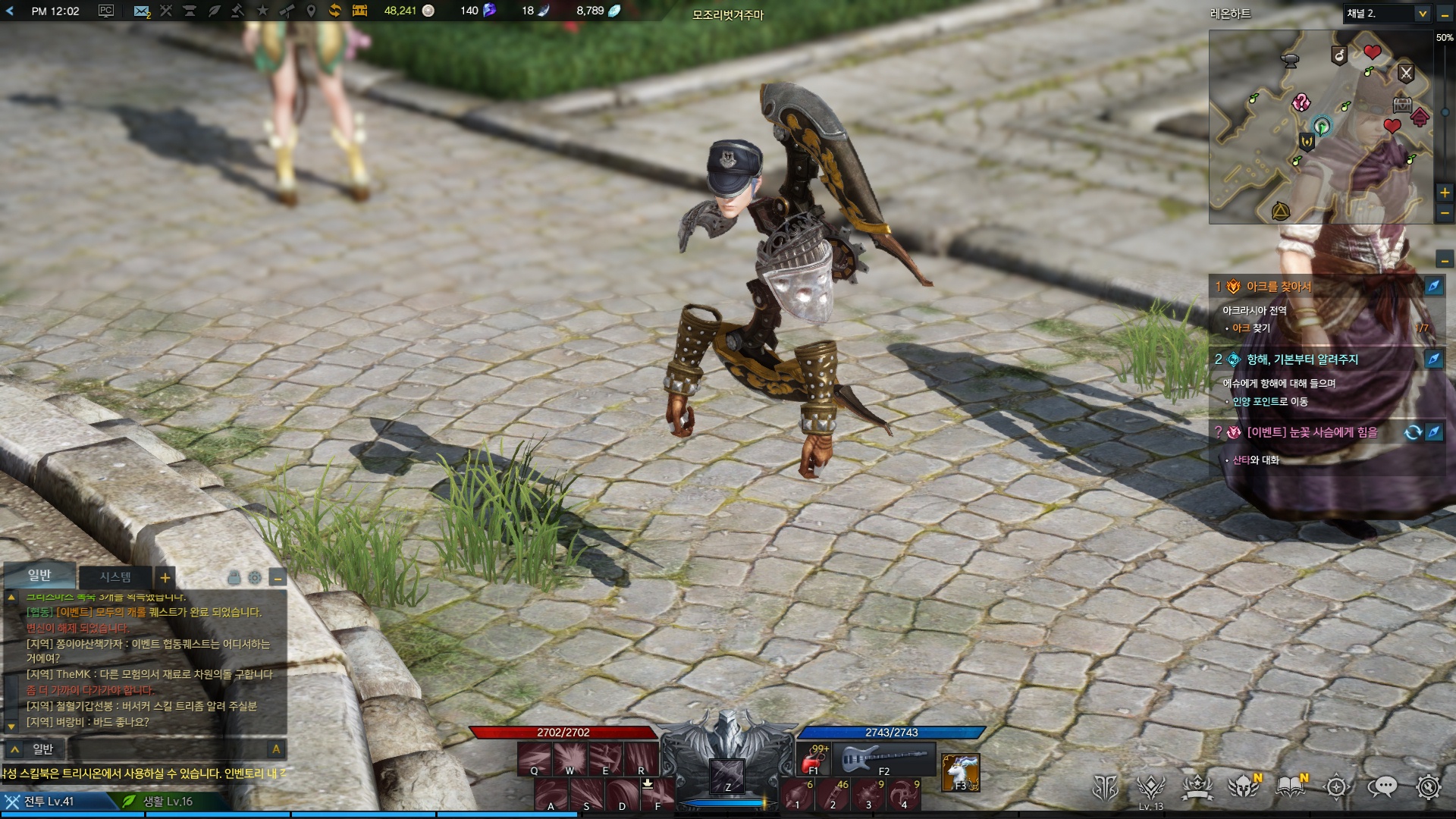Open the mail envelope icon in top bar
This screenshot has width=1456, height=819.
point(141,11)
